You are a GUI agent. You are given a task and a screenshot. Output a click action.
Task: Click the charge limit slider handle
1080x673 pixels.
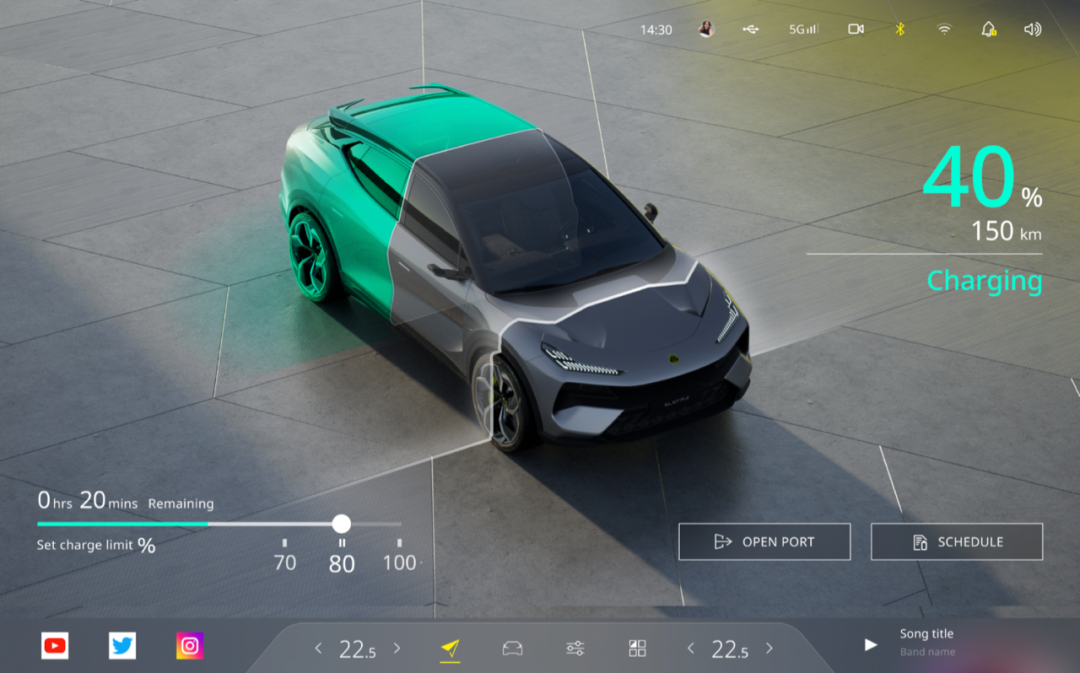(341, 524)
